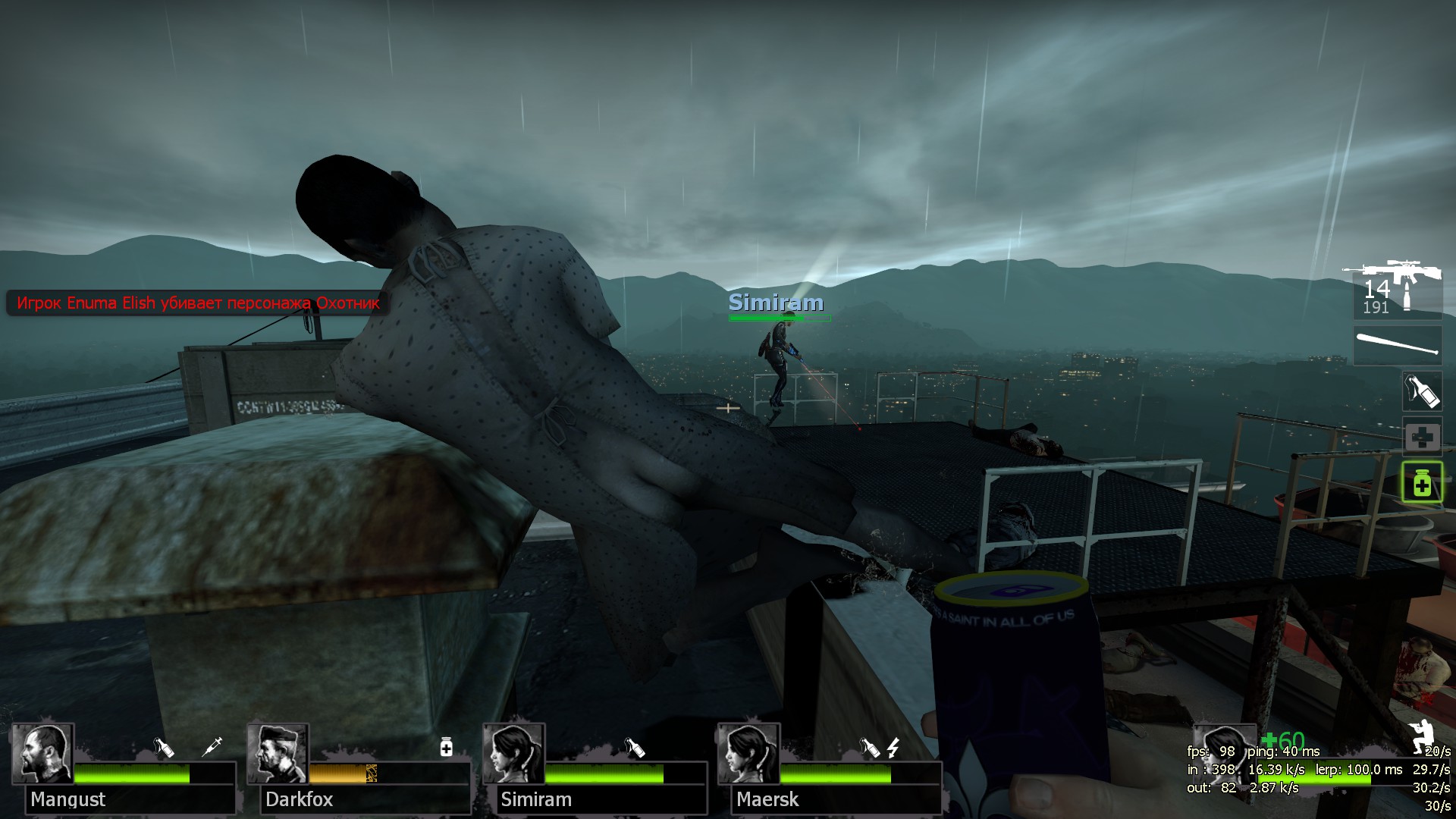
Task: Click the crouching figure icon
Action: click(1421, 736)
